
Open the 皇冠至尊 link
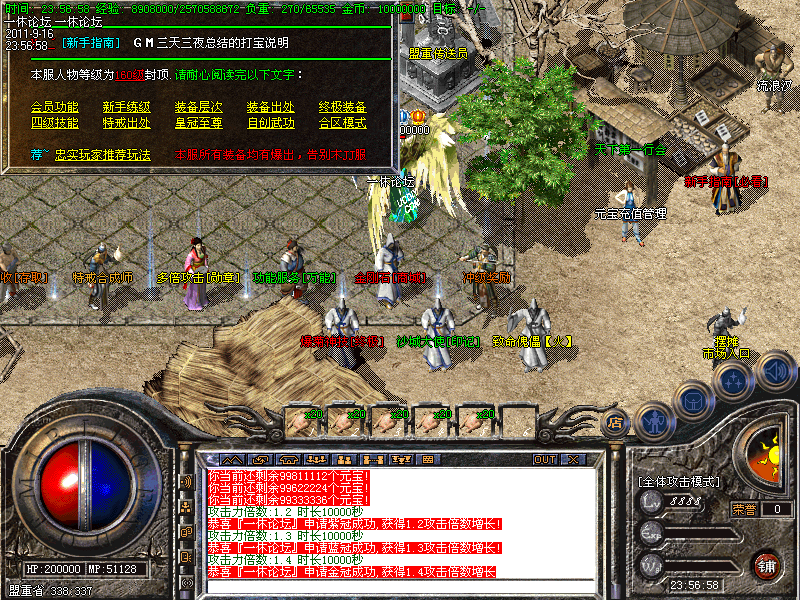click(198, 123)
